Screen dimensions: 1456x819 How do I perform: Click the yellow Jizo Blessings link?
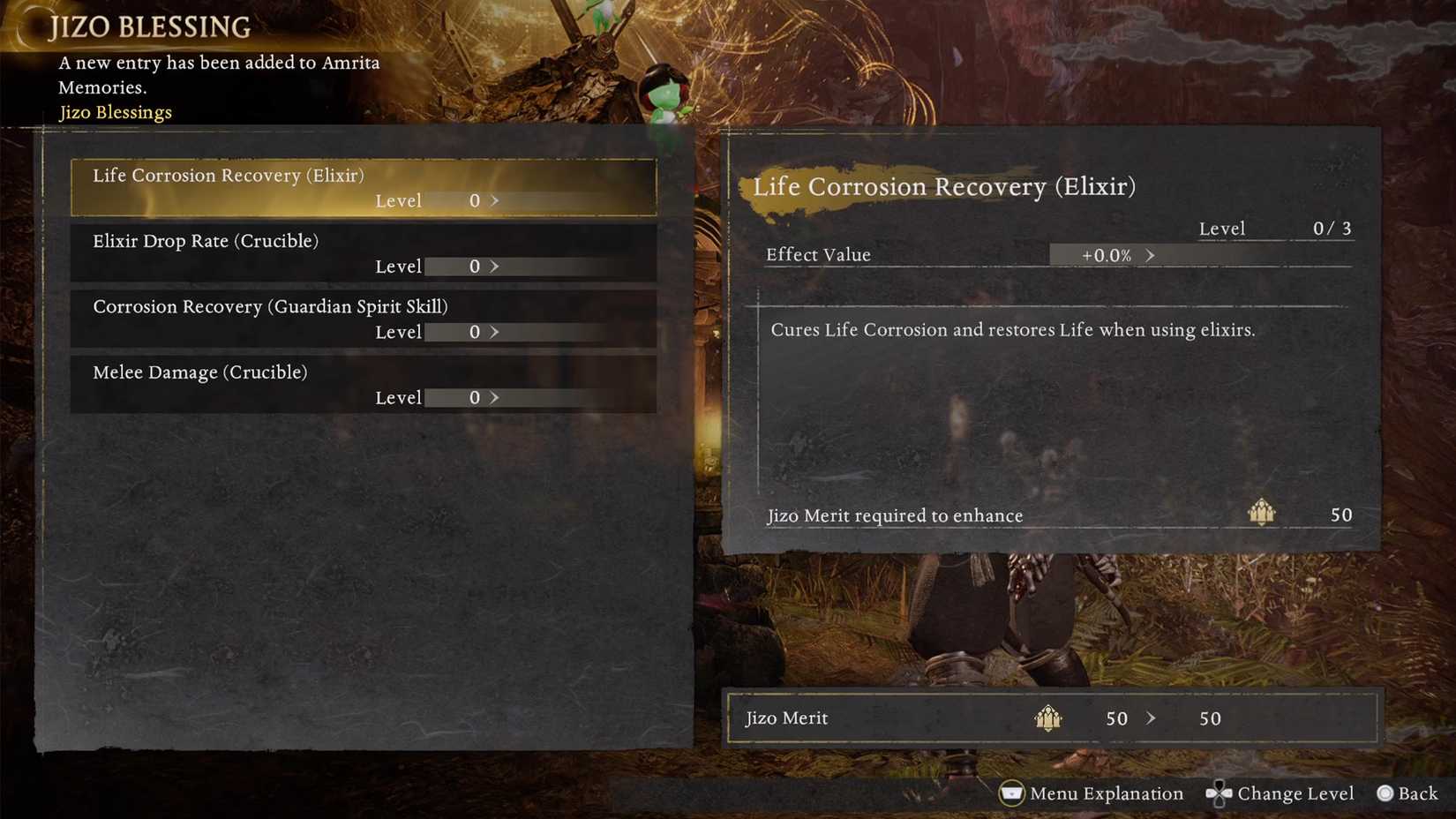pos(114,112)
